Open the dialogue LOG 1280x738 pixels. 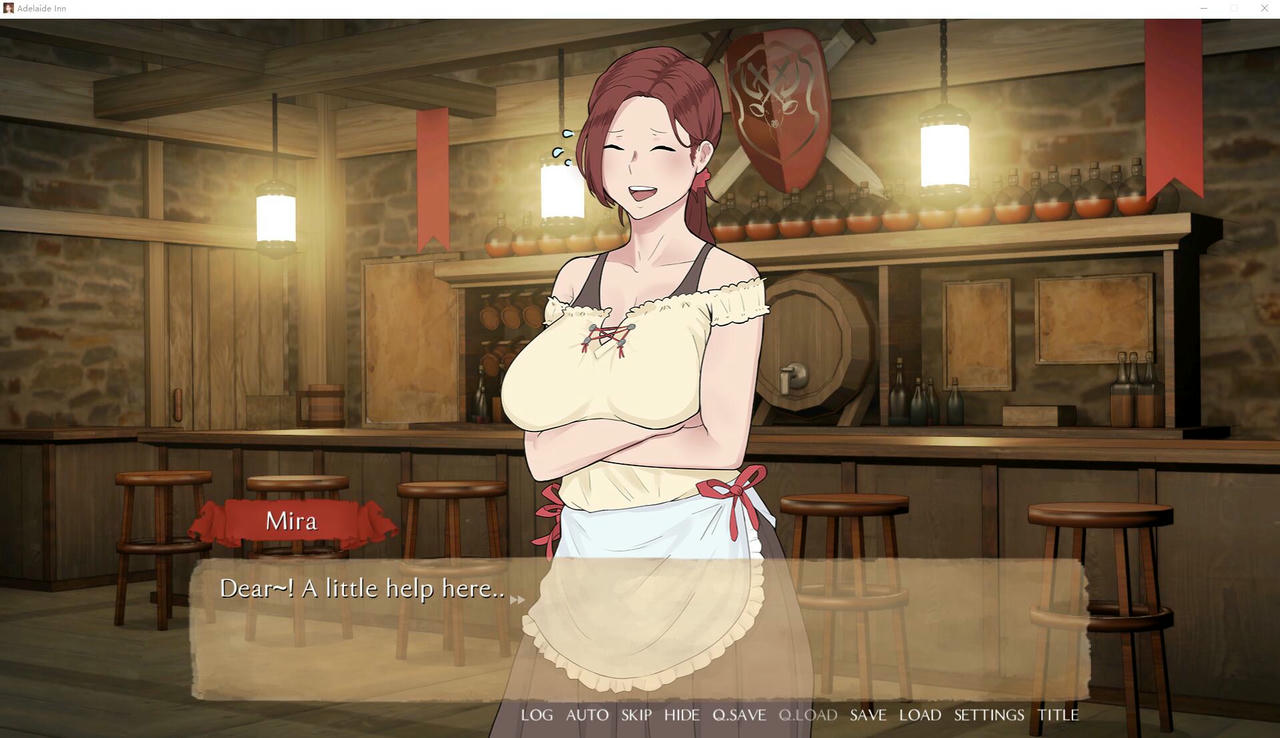click(x=537, y=714)
